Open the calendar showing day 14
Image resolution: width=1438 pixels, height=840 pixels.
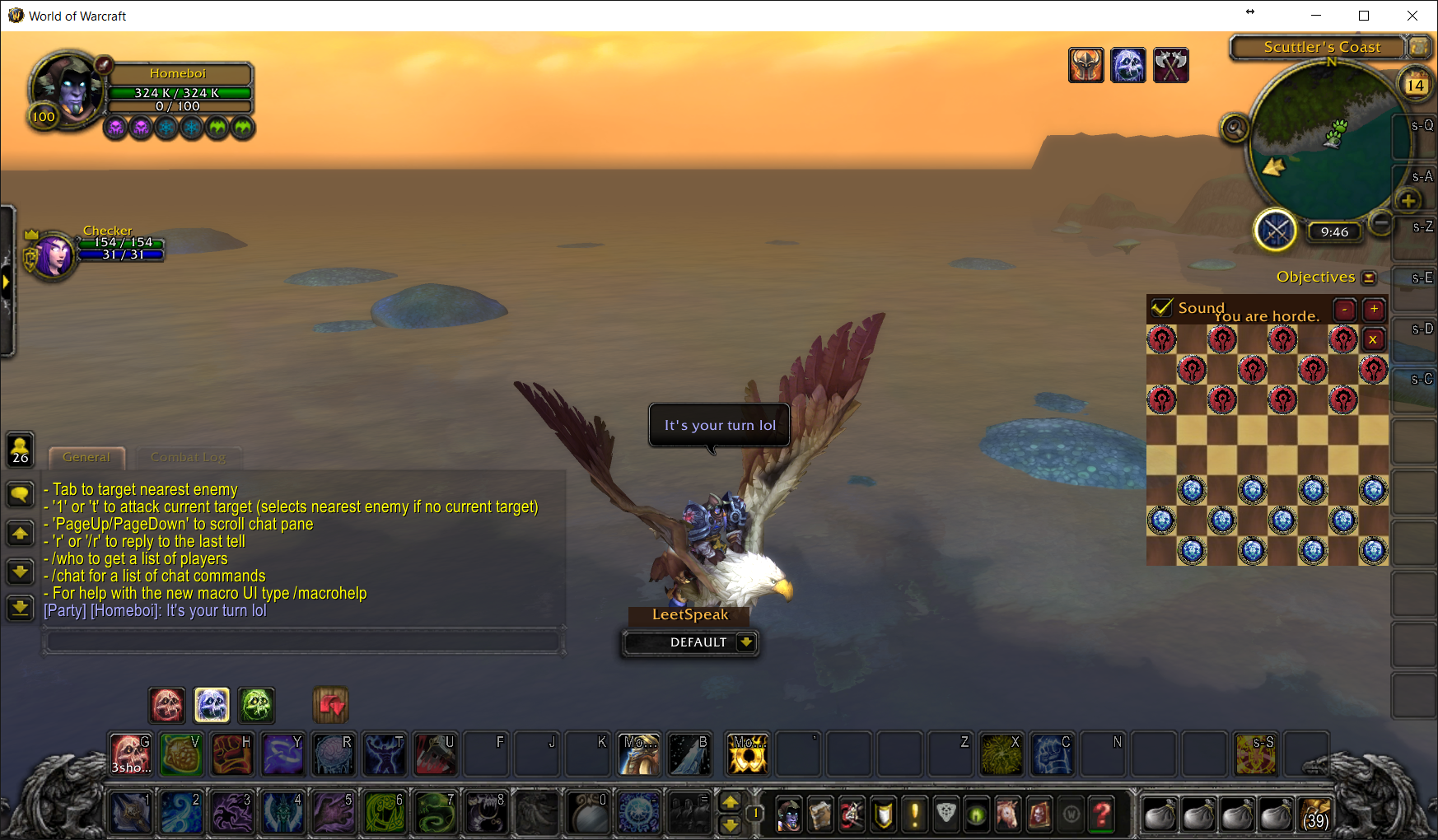tap(1416, 84)
